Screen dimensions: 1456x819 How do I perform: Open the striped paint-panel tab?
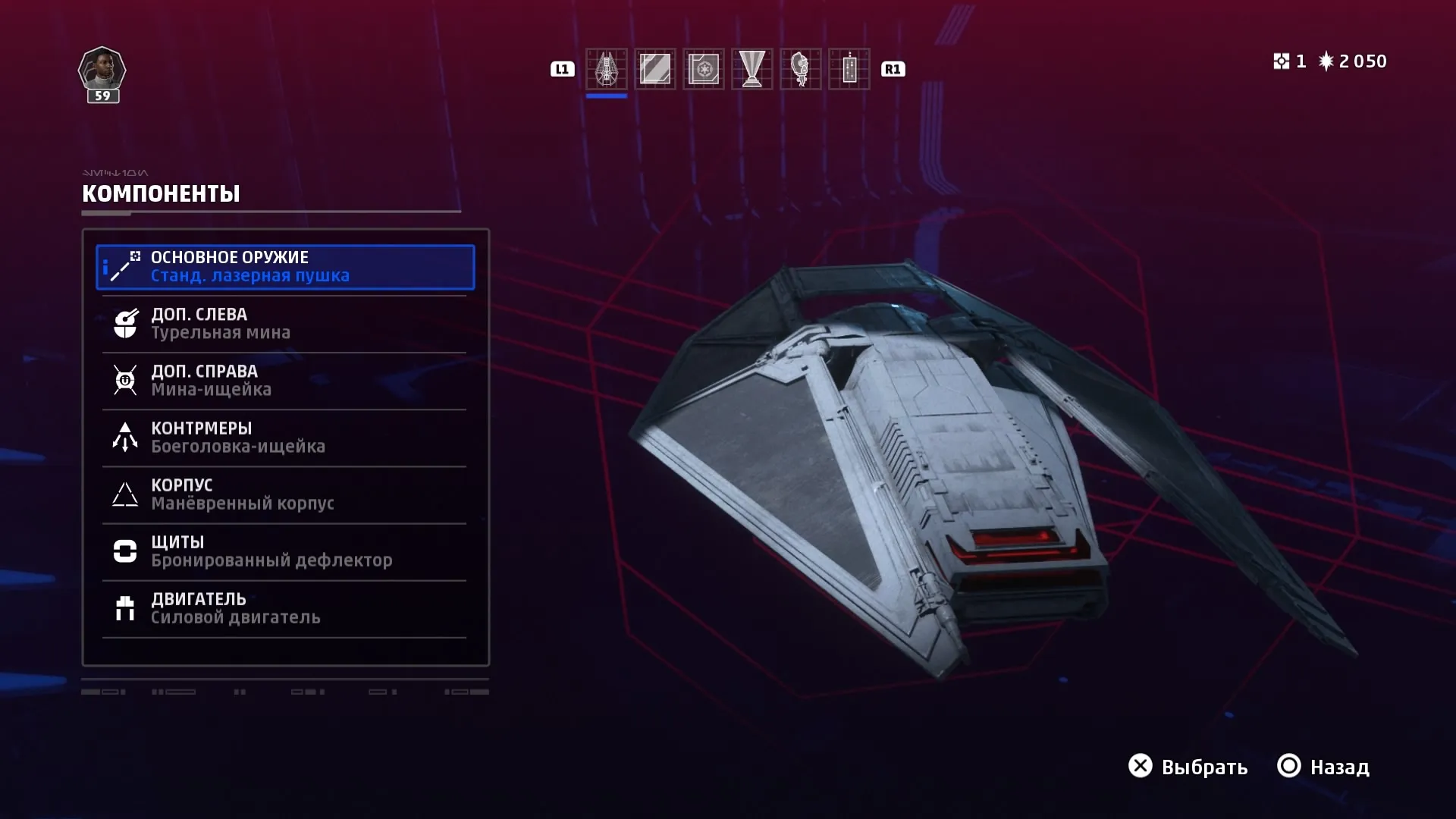click(x=654, y=69)
